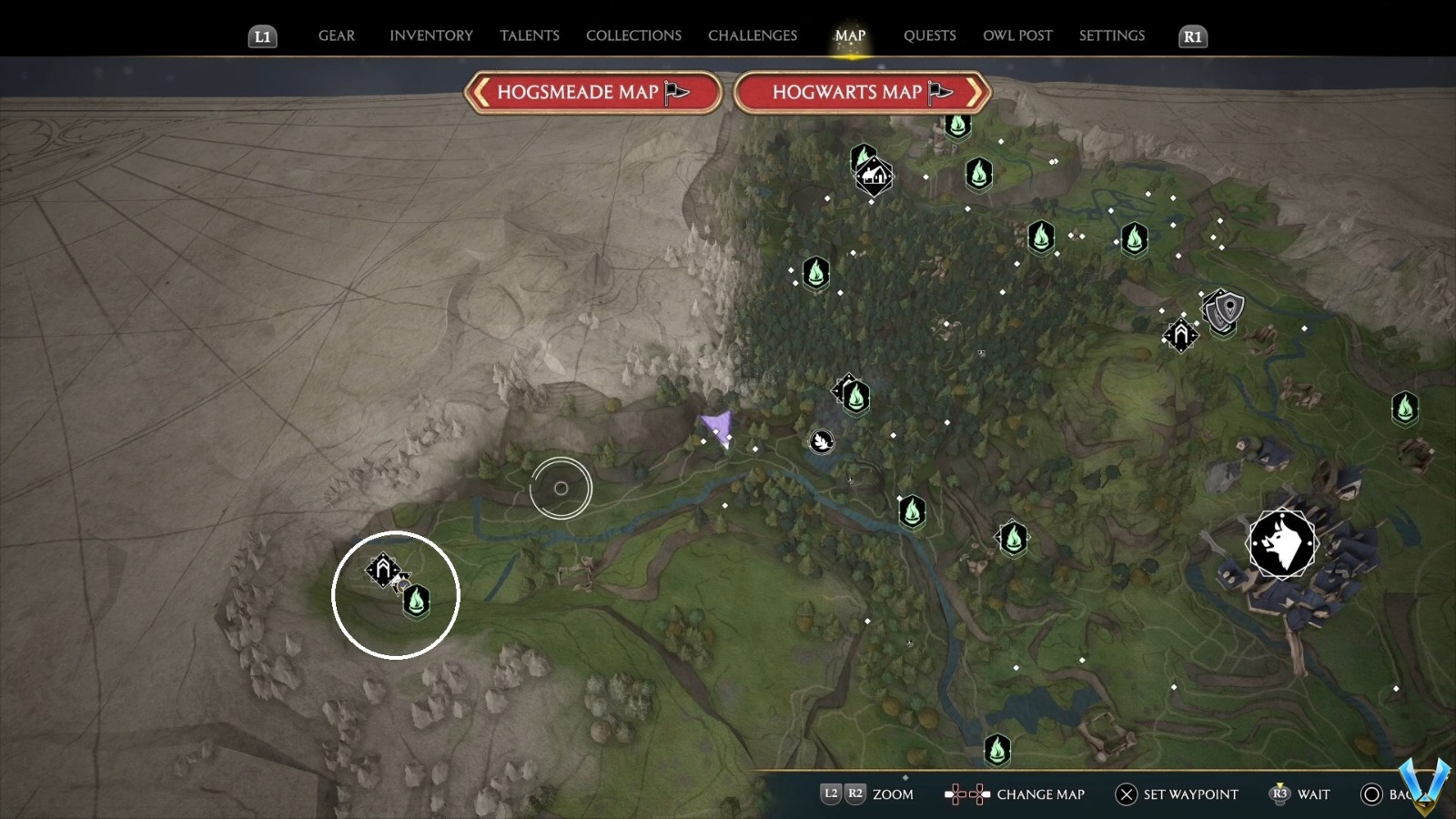The width and height of the screenshot is (1456, 819).
Task: Click the large Hogsmeade village icon
Action: 1281,544
